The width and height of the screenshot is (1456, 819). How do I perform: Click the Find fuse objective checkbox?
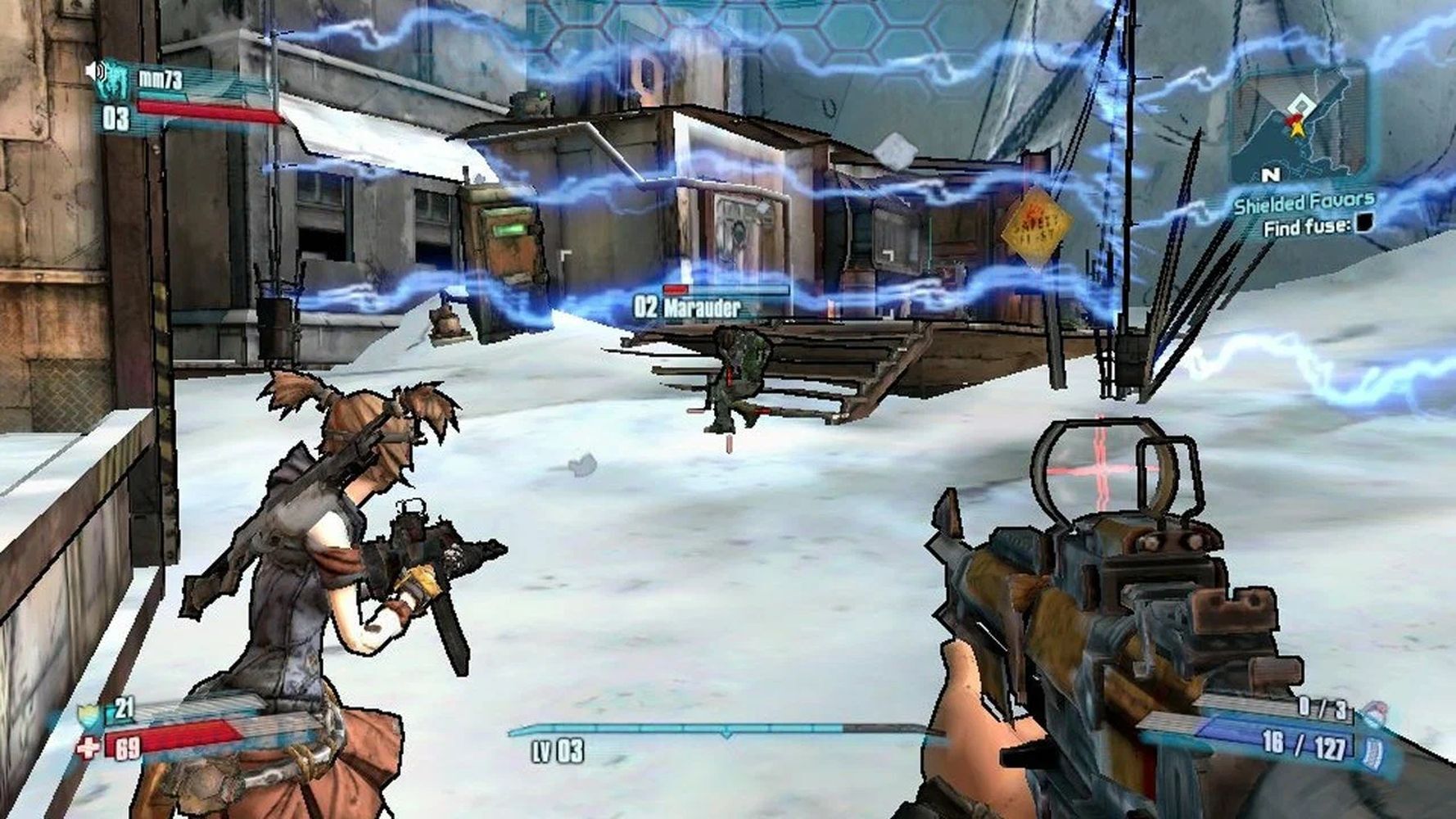click(x=1363, y=224)
